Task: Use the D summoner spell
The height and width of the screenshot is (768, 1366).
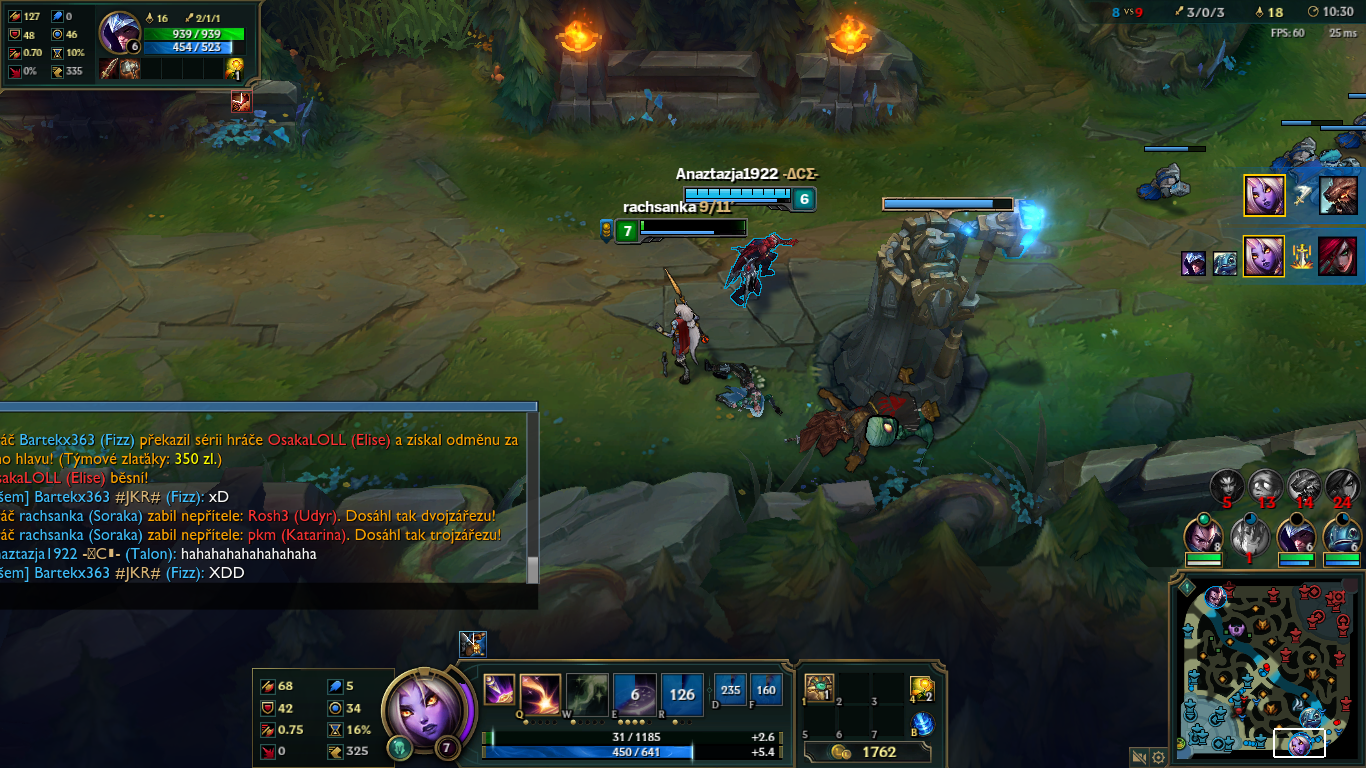Action: click(730, 689)
